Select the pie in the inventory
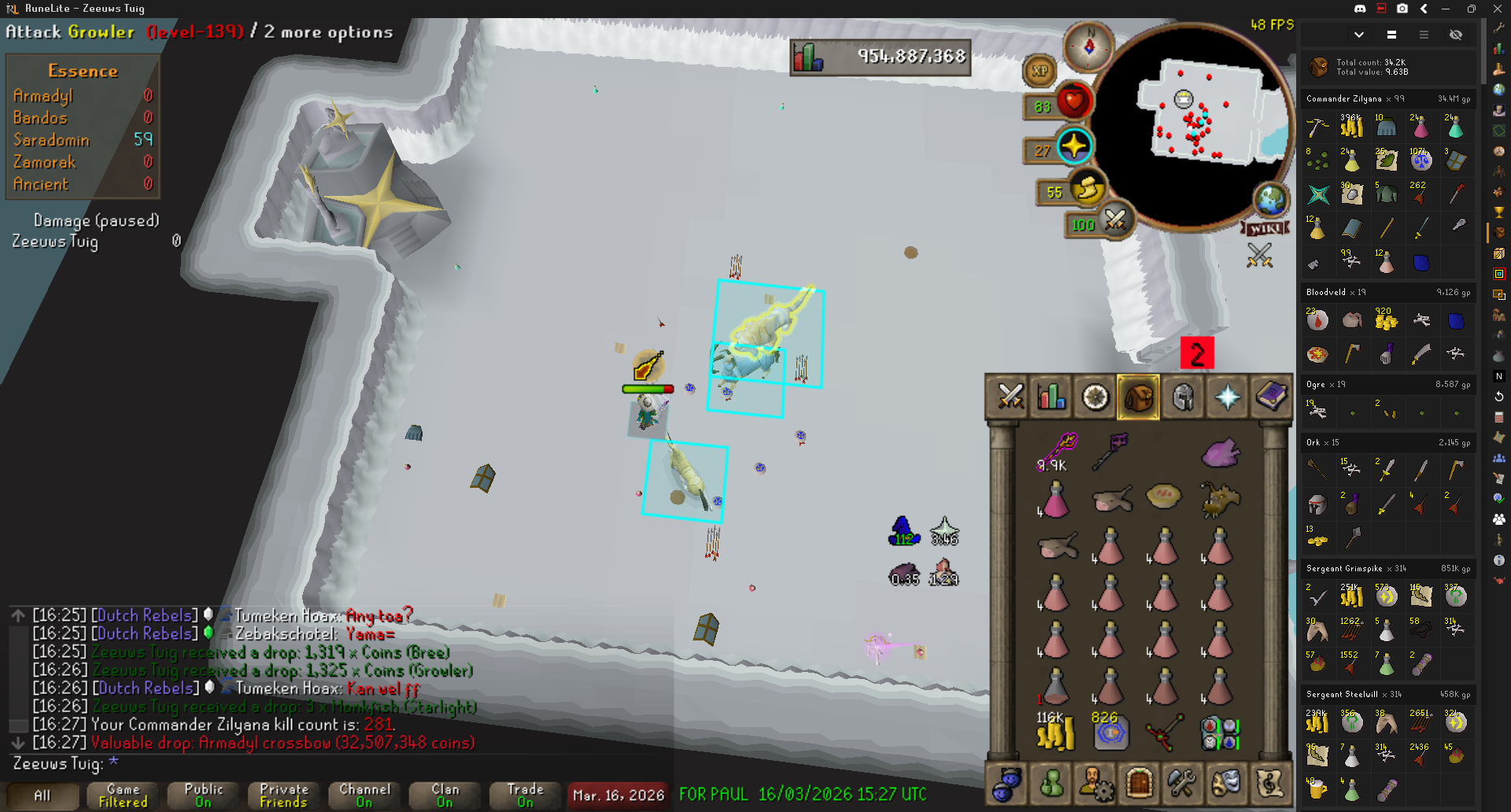 click(1163, 496)
